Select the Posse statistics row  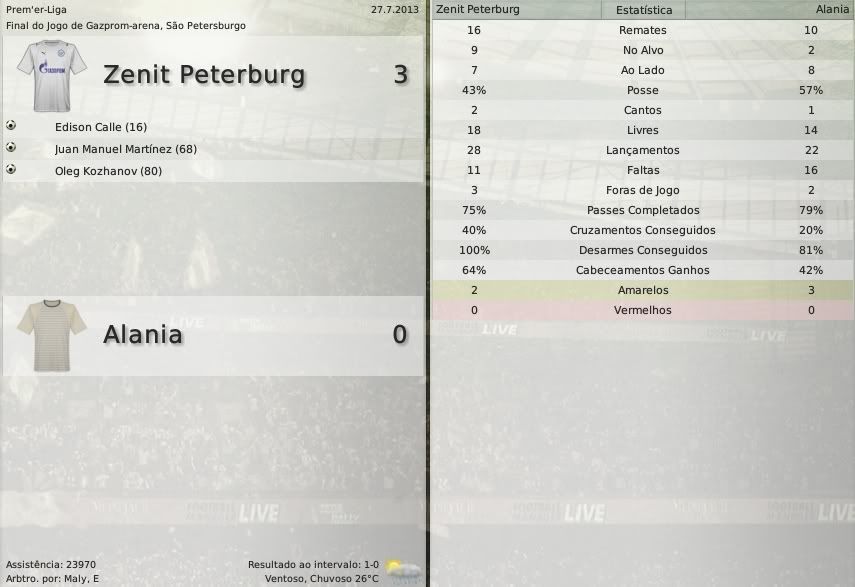pyautogui.click(x=642, y=91)
